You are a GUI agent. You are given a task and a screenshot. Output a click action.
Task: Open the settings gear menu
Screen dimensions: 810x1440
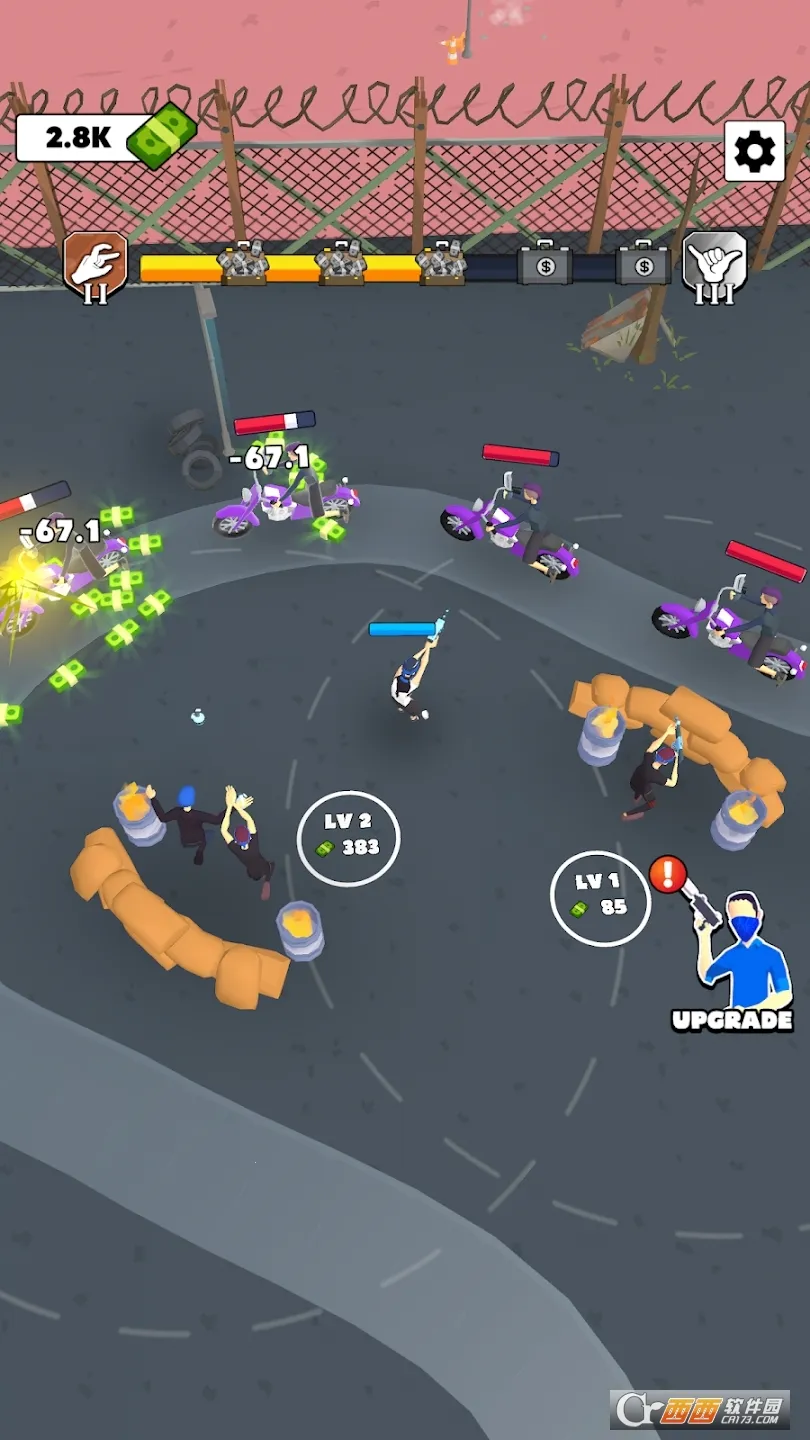click(x=754, y=151)
